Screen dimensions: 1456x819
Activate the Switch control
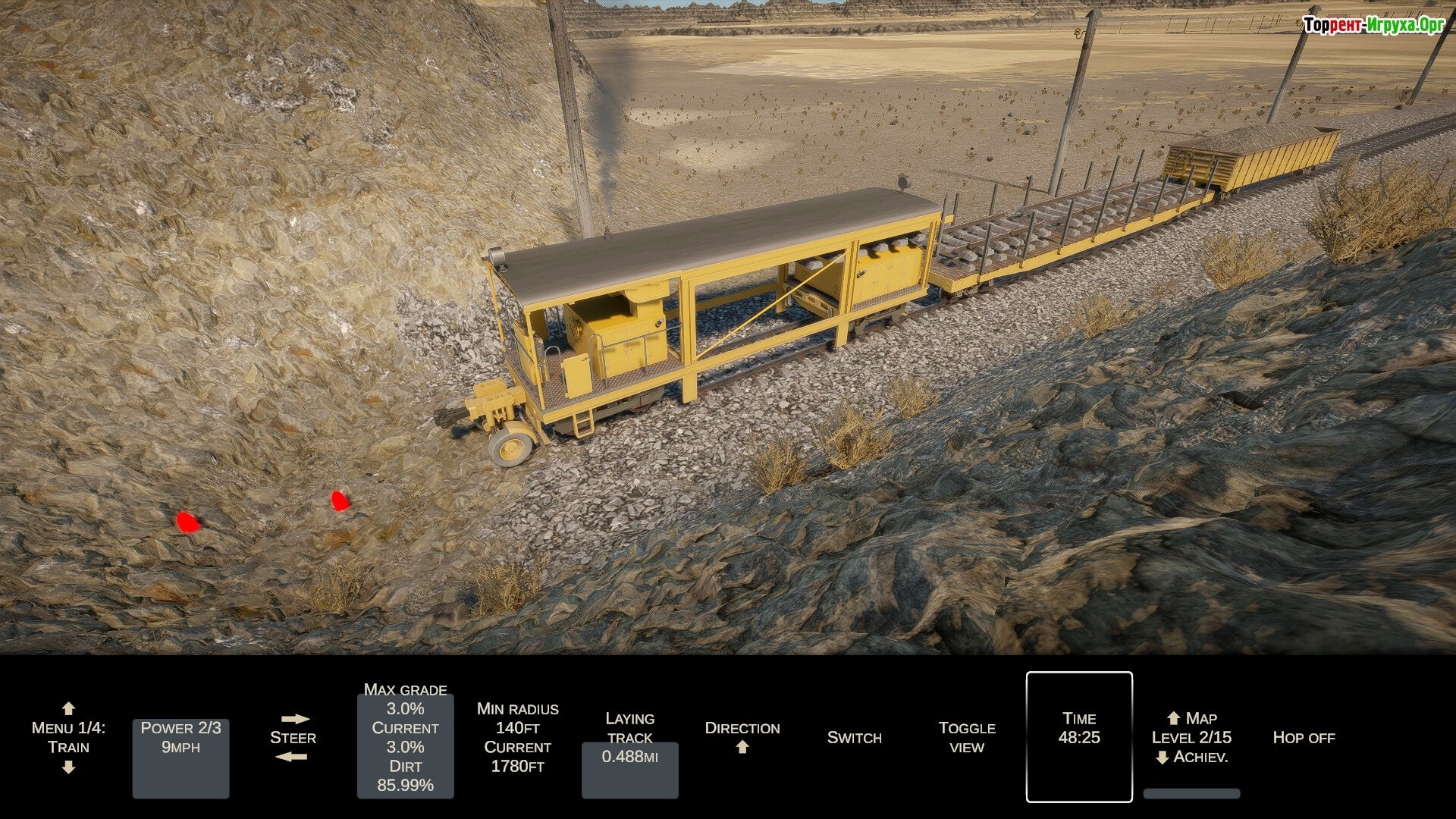click(854, 737)
